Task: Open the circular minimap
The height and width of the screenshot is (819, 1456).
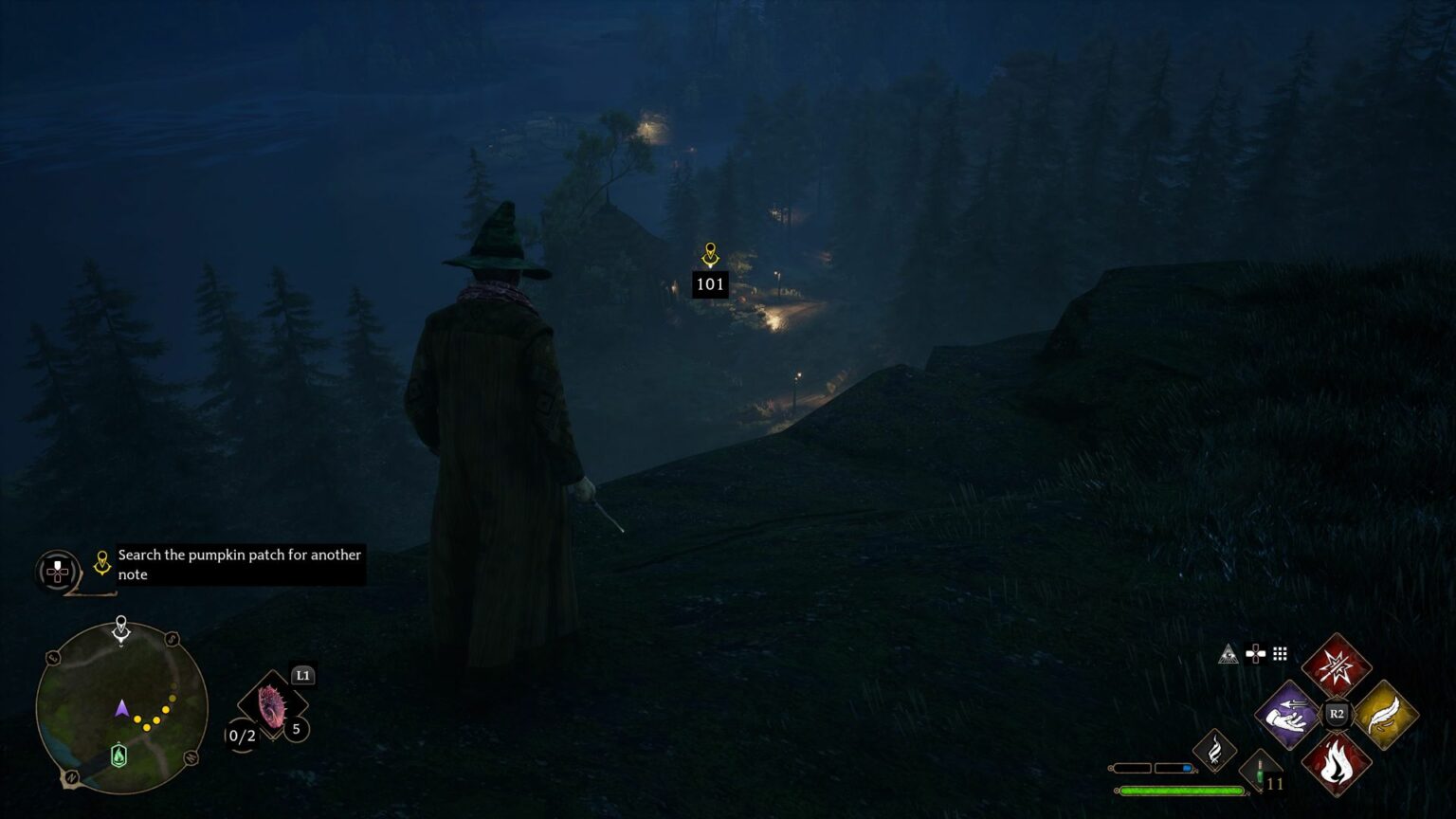Action: 121,709
